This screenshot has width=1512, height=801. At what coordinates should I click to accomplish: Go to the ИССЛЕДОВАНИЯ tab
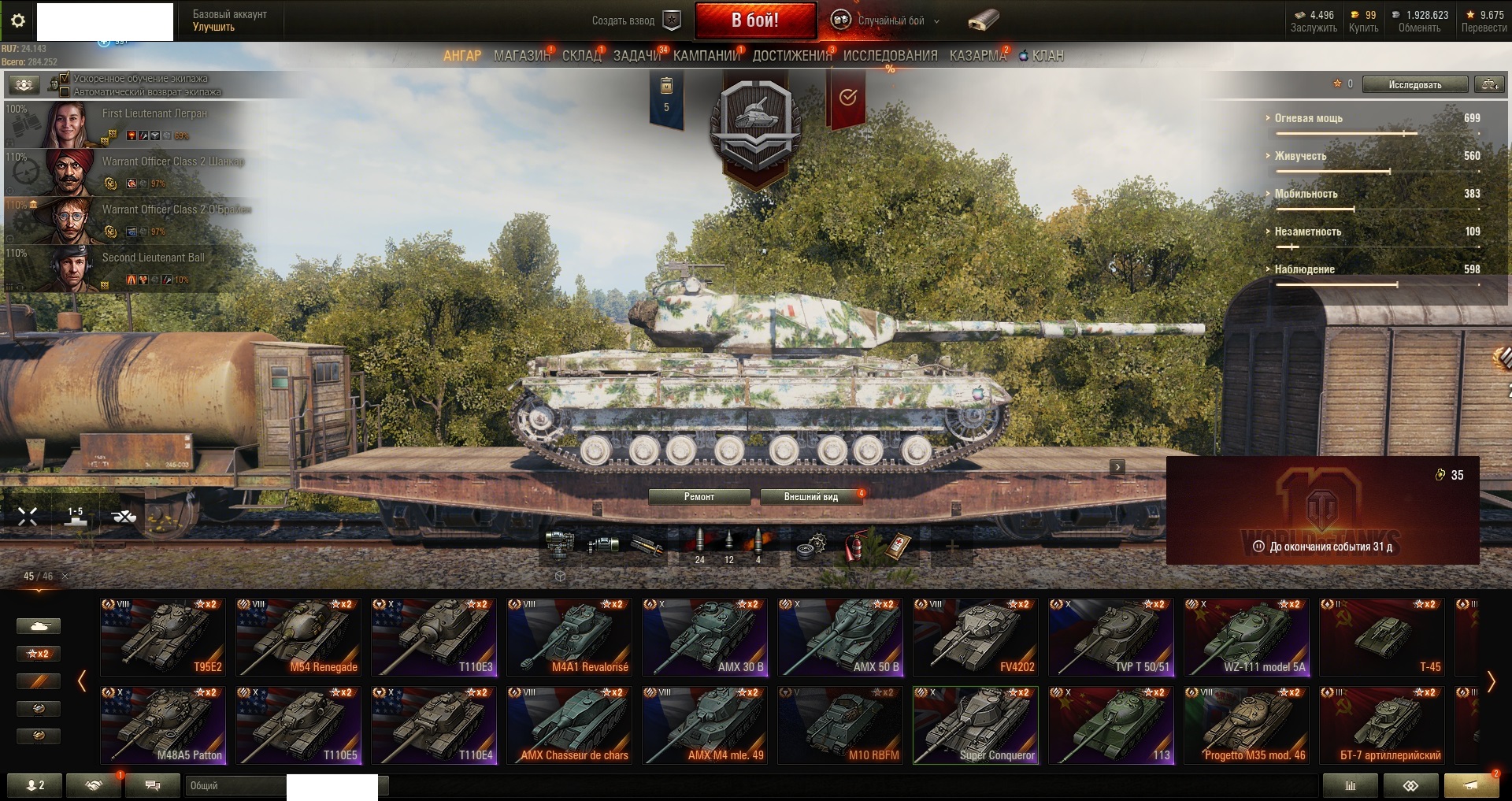pyautogui.click(x=890, y=56)
